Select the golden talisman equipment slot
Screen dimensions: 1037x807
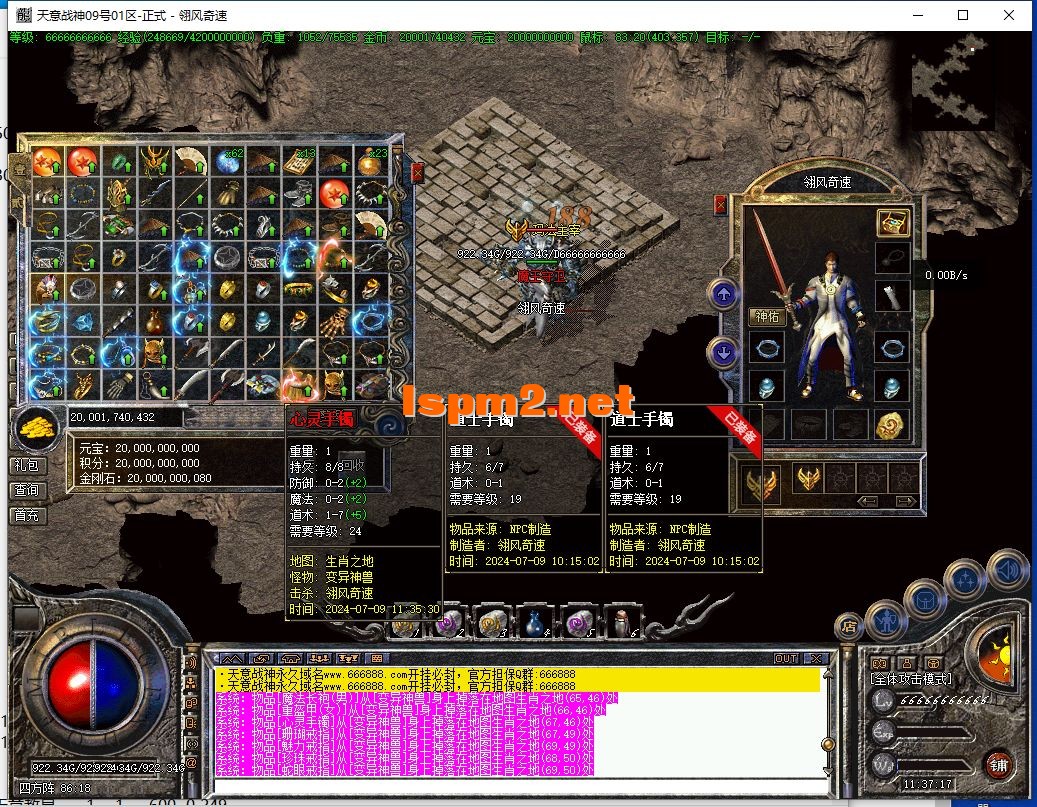(892, 424)
